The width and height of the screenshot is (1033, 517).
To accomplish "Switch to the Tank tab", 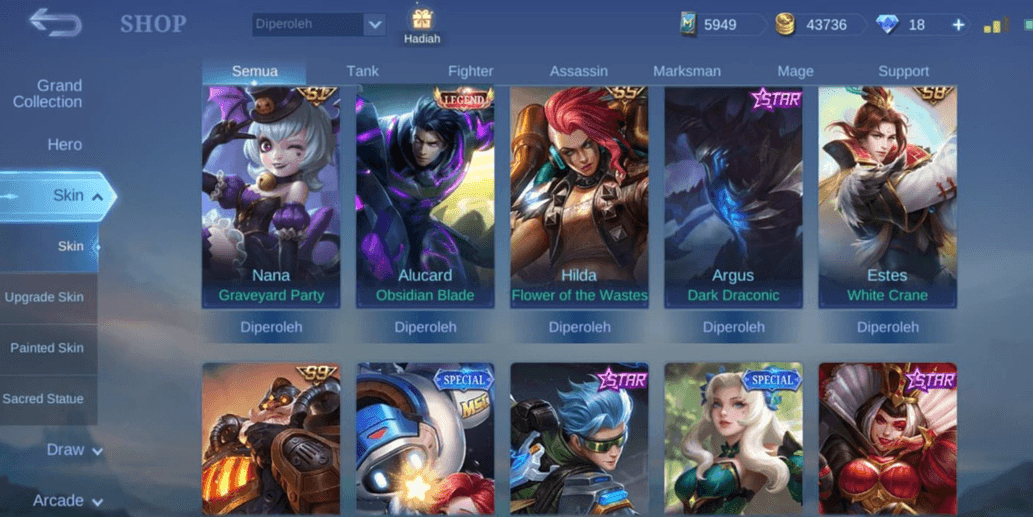I will [x=363, y=71].
